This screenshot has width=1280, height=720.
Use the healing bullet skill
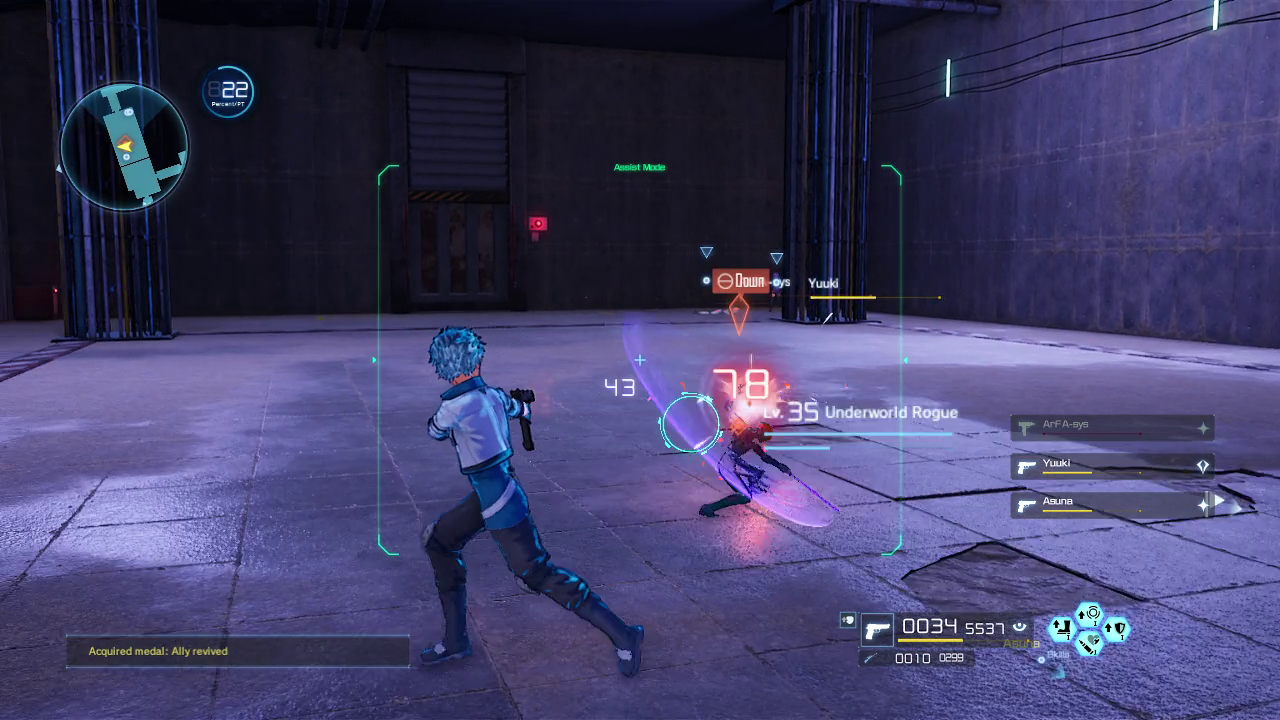coord(1090,642)
